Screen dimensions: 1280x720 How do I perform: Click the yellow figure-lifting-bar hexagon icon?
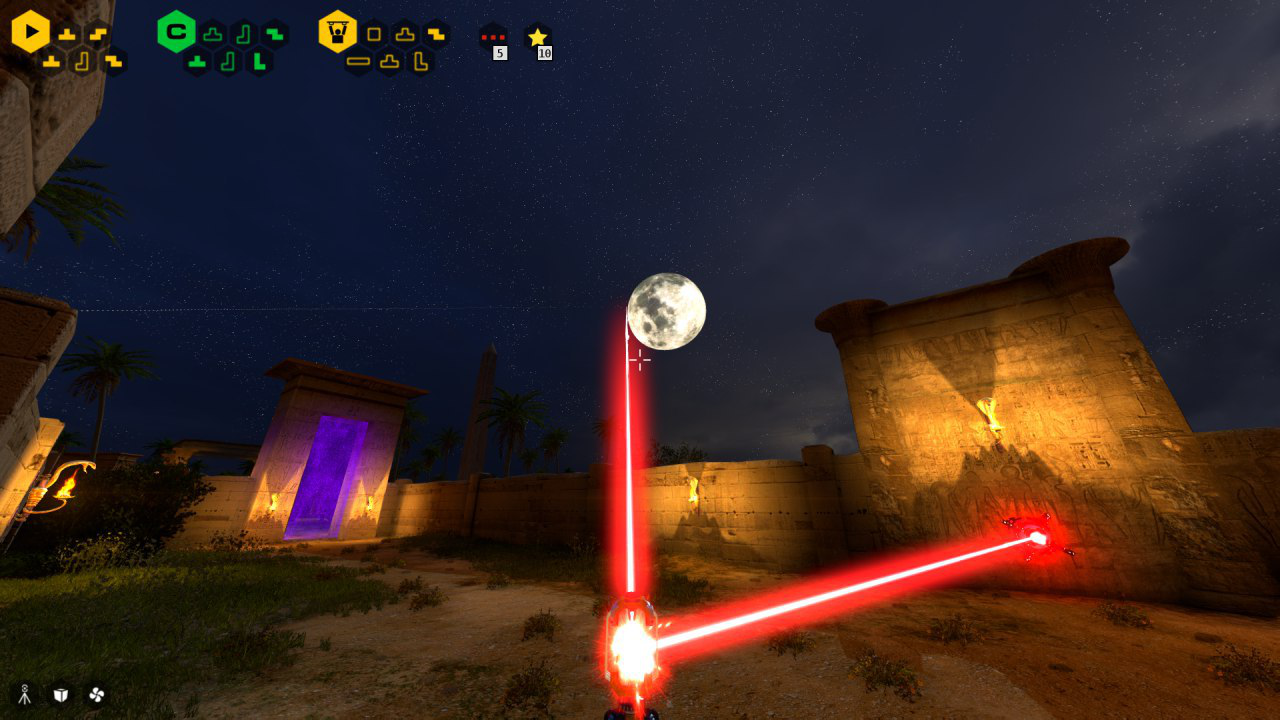[338, 32]
